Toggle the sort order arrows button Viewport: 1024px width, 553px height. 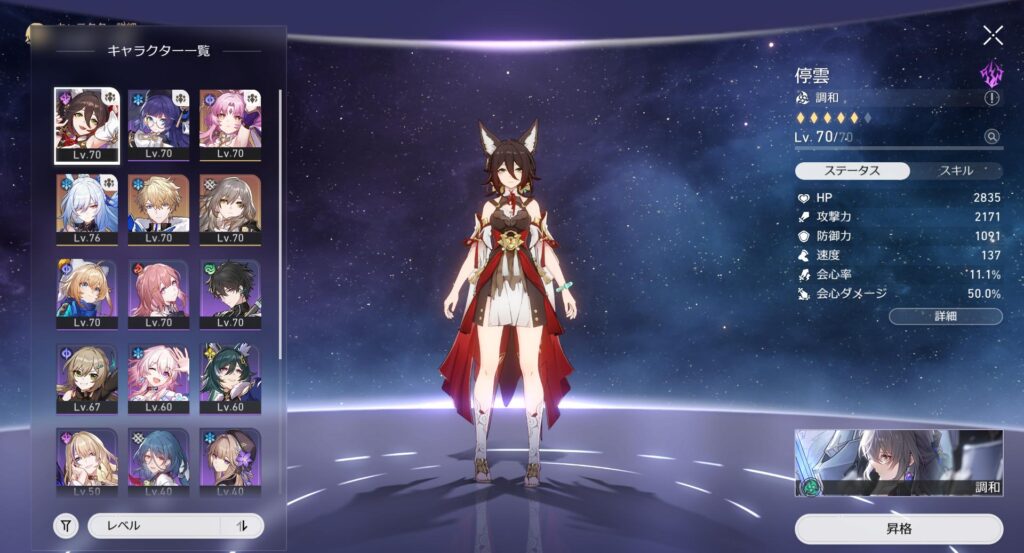(x=242, y=526)
